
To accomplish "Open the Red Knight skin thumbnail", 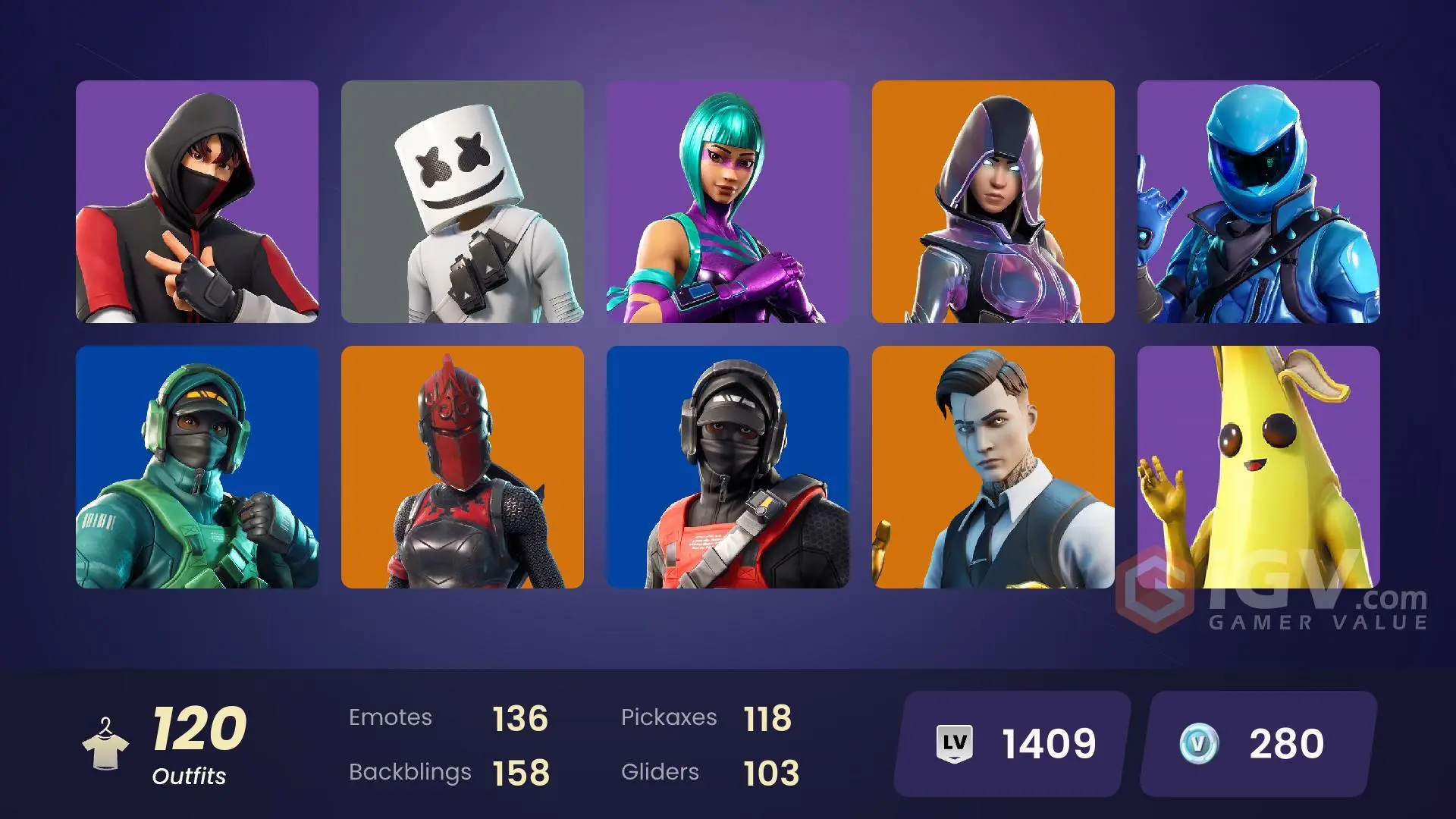I will (x=463, y=466).
